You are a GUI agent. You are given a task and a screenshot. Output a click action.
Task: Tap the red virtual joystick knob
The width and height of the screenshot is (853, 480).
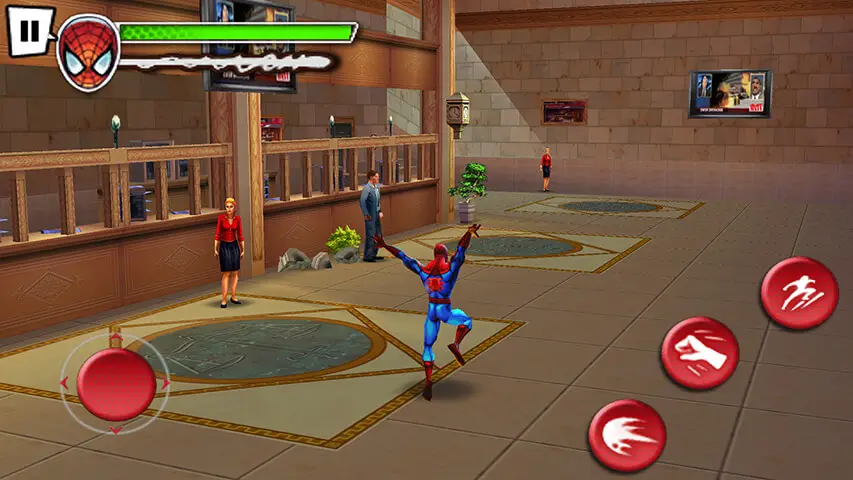(x=116, y=383)
